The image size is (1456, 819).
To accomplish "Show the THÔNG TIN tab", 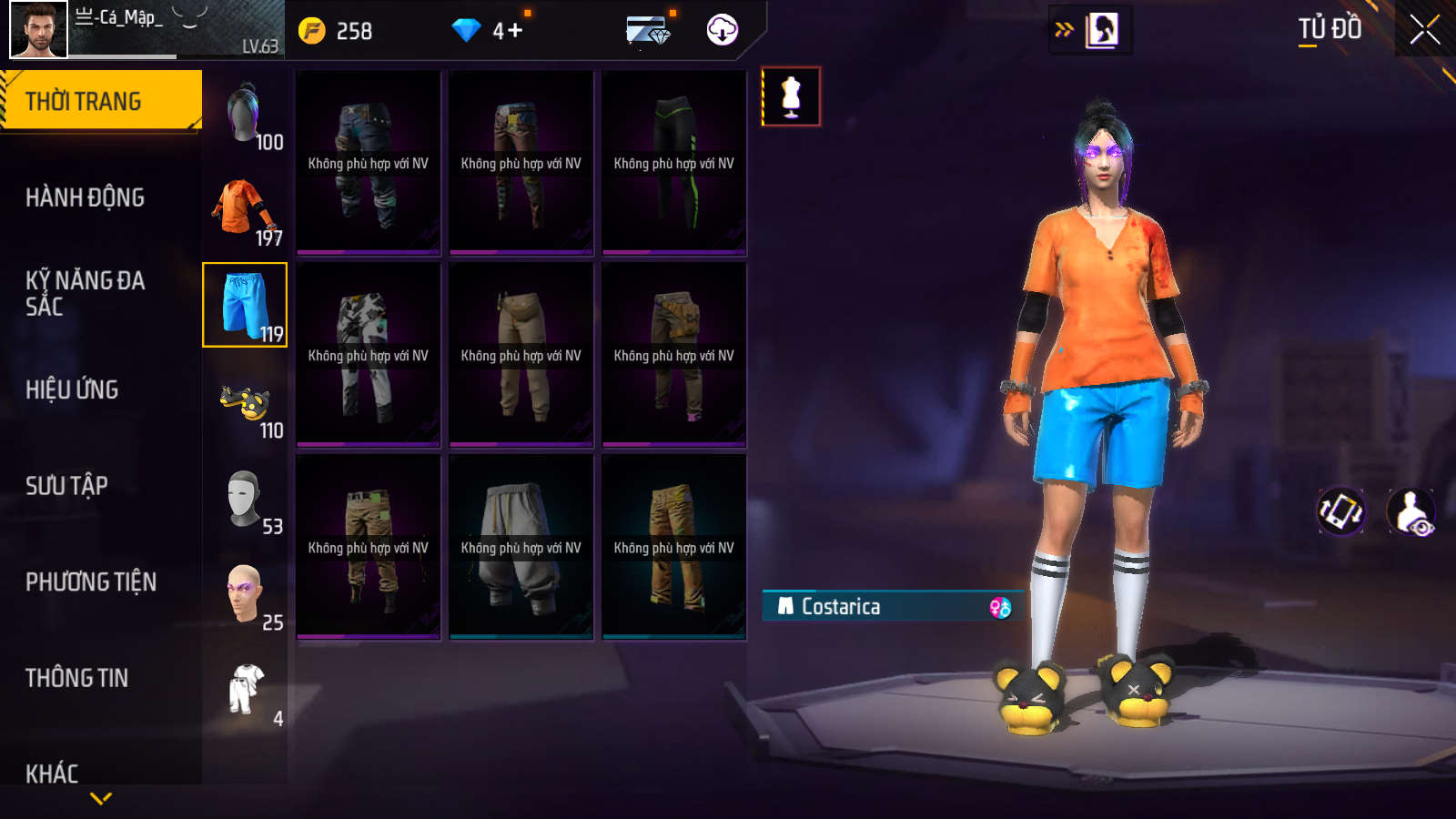I will pos(76,678).
